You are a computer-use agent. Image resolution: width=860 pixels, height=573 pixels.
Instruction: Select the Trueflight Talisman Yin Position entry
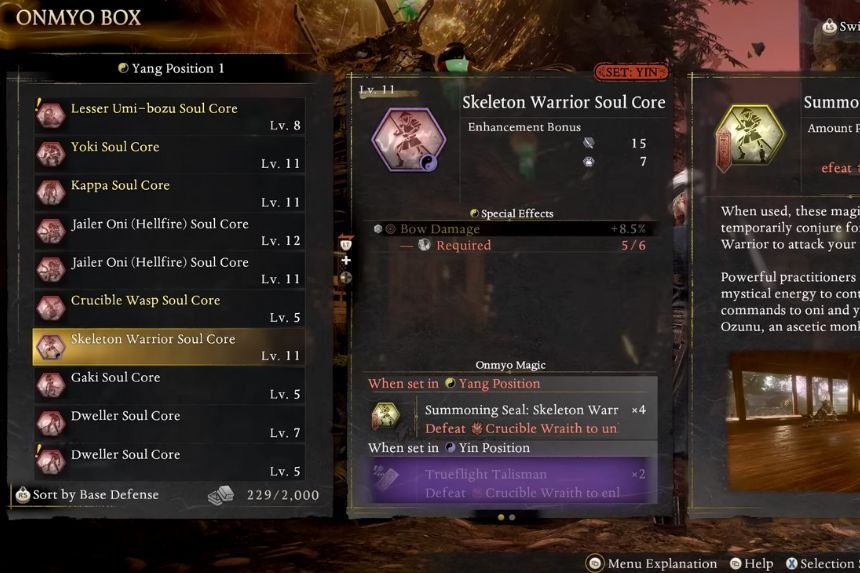pos(511,483)
